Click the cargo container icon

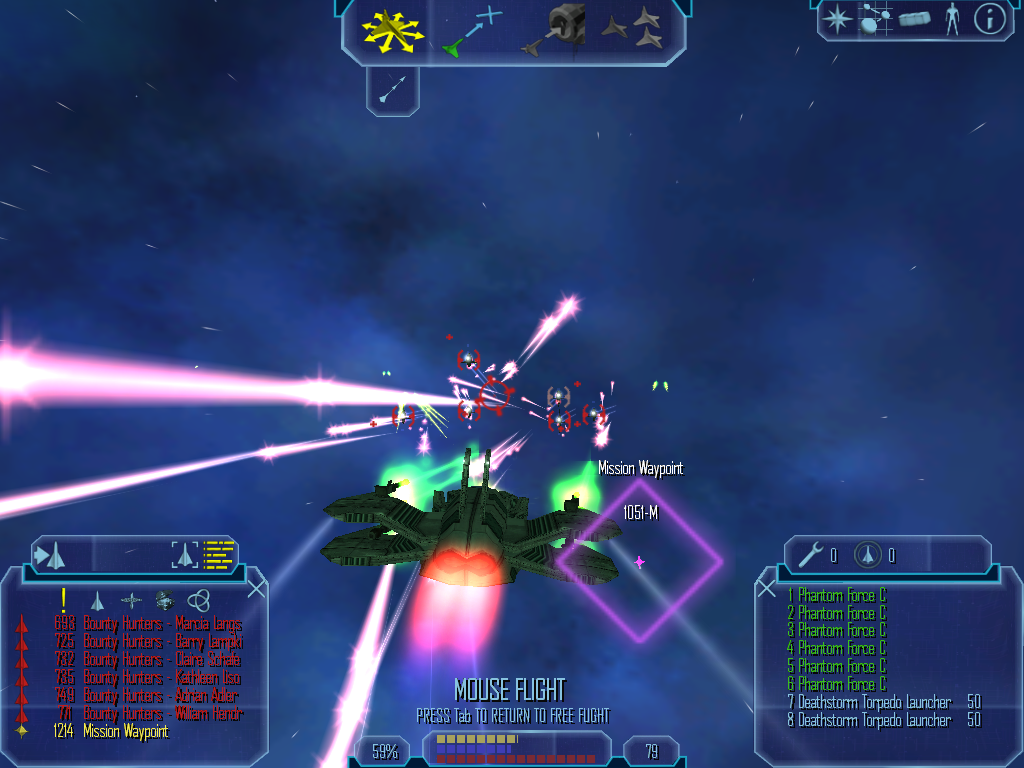point(915,19)
